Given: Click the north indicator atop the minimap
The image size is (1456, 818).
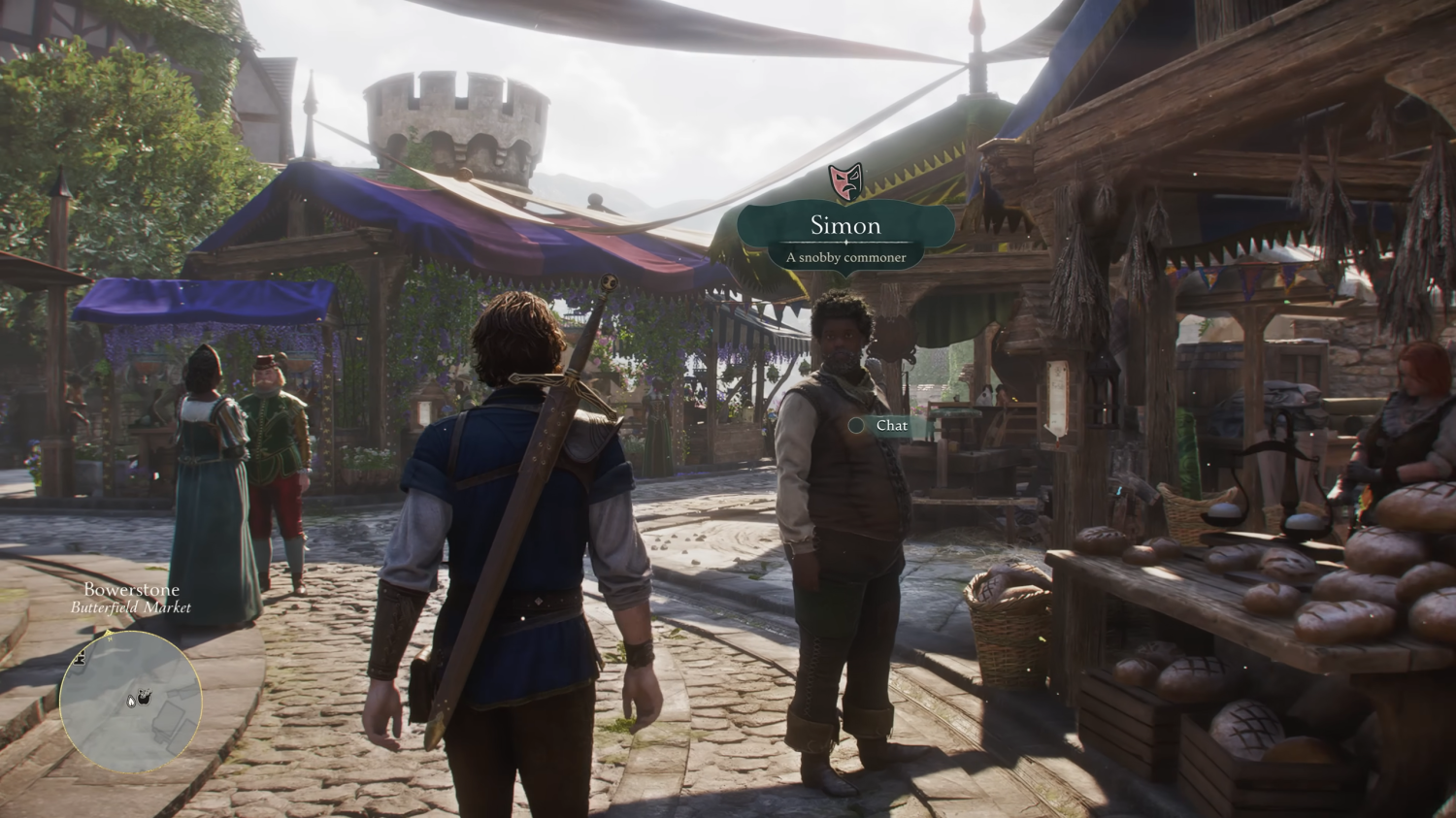Looking at the screenshot, I should pyautogui.click(x=108, y=634).
